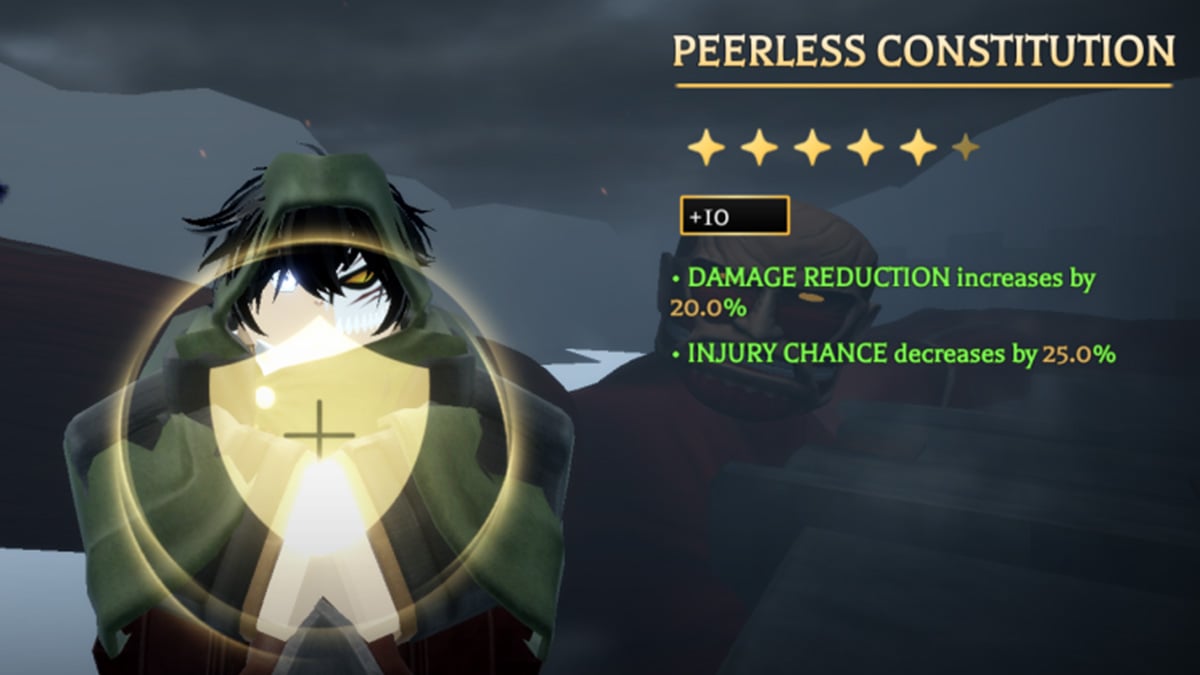Click the +10 level input box
The image size is (1200, 675).
coord(734,216)
